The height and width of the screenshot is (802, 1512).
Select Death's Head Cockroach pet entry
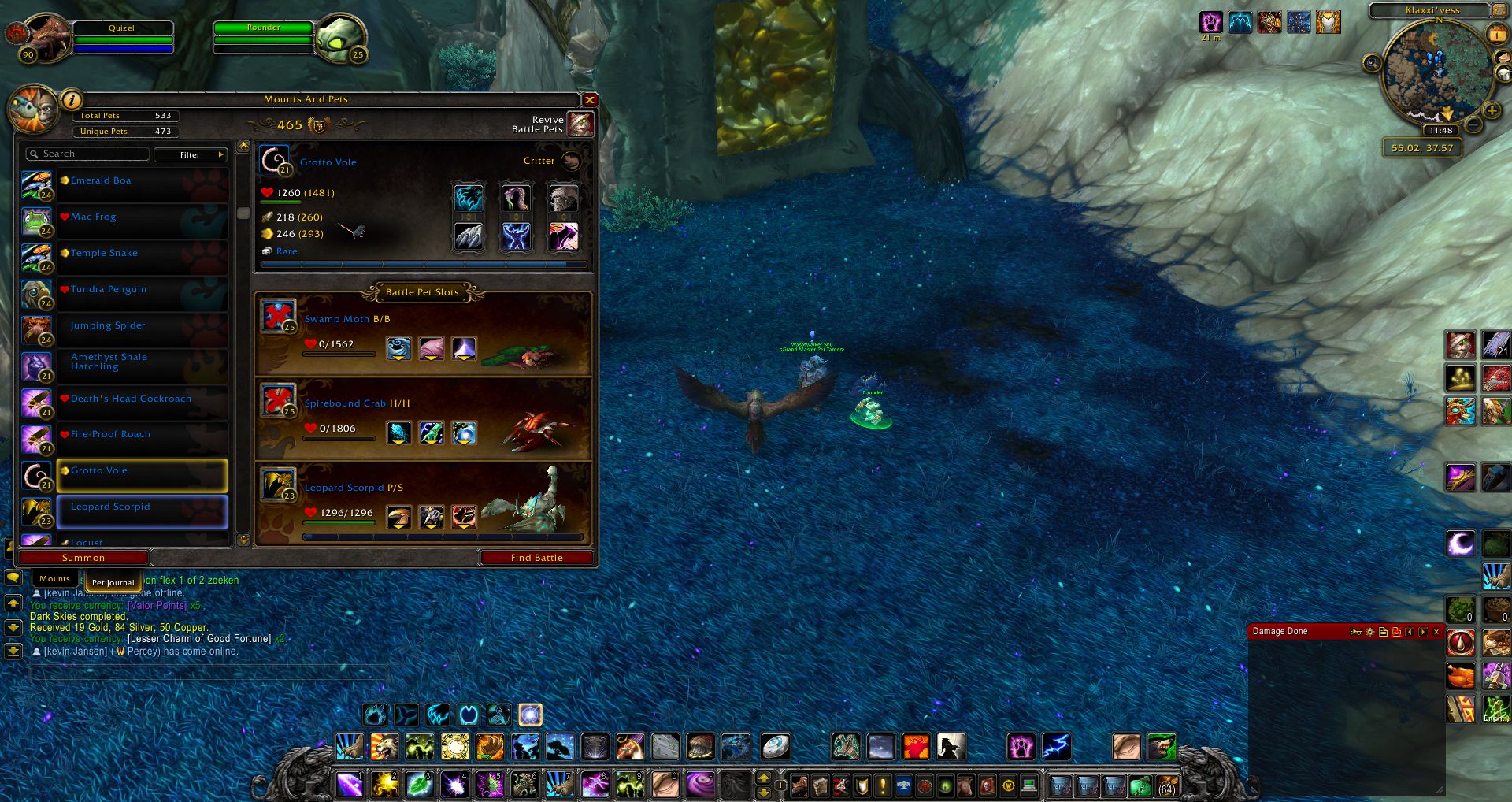(x=142, y=399)
